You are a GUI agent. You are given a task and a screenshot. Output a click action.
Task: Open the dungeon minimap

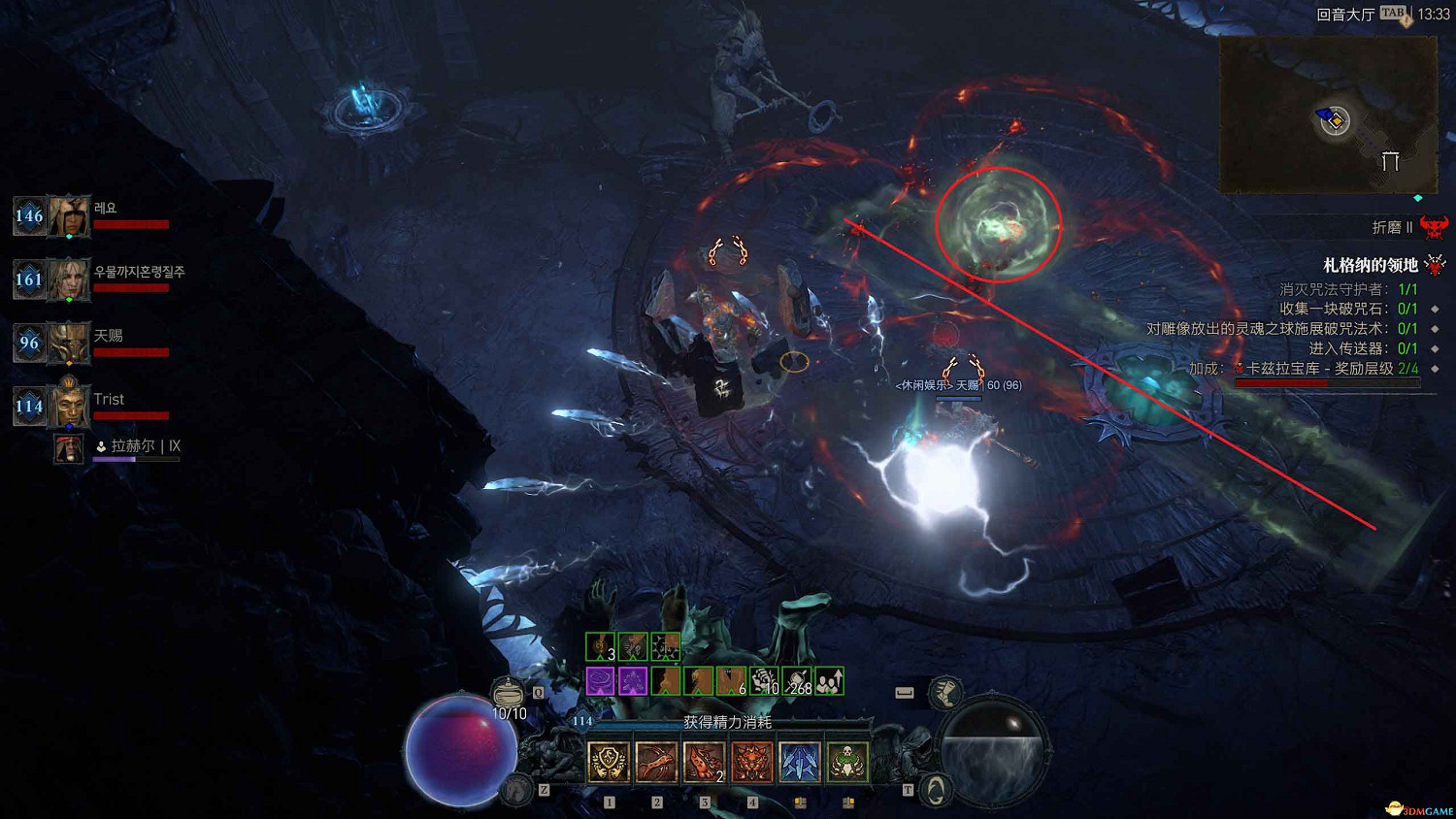pos(1328,115)
